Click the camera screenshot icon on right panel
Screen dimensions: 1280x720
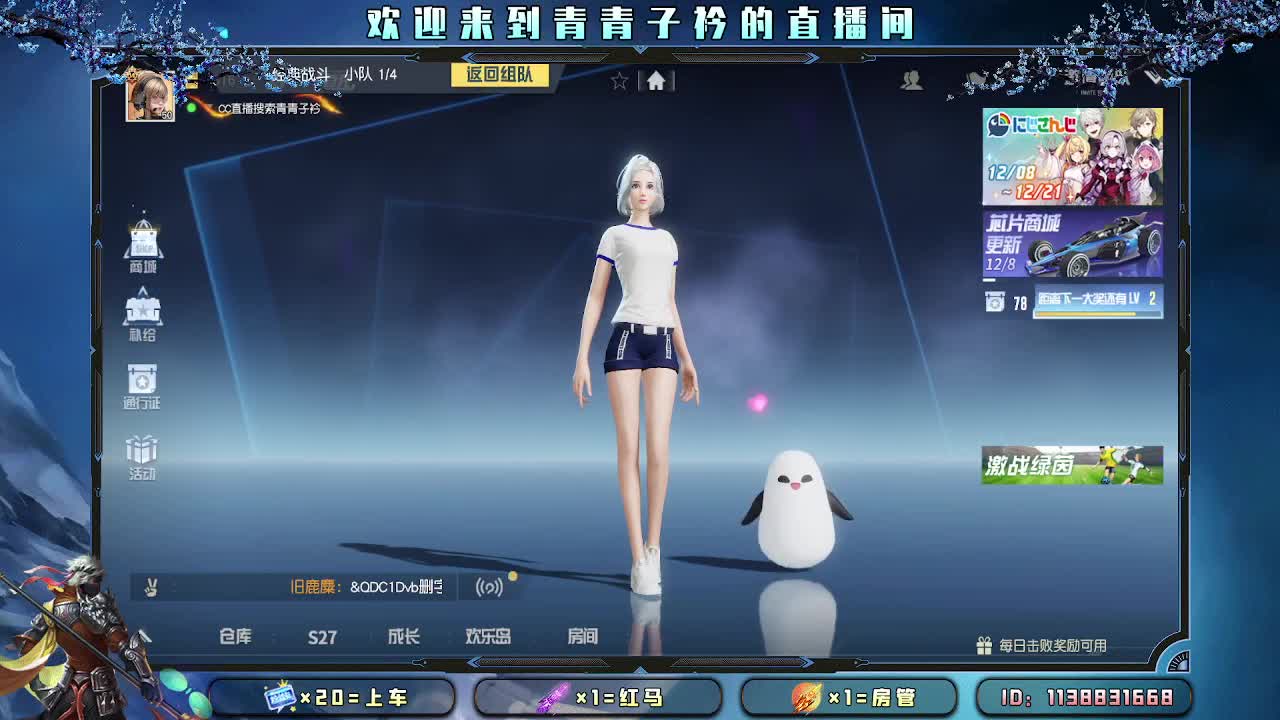[x=996, y=301]
